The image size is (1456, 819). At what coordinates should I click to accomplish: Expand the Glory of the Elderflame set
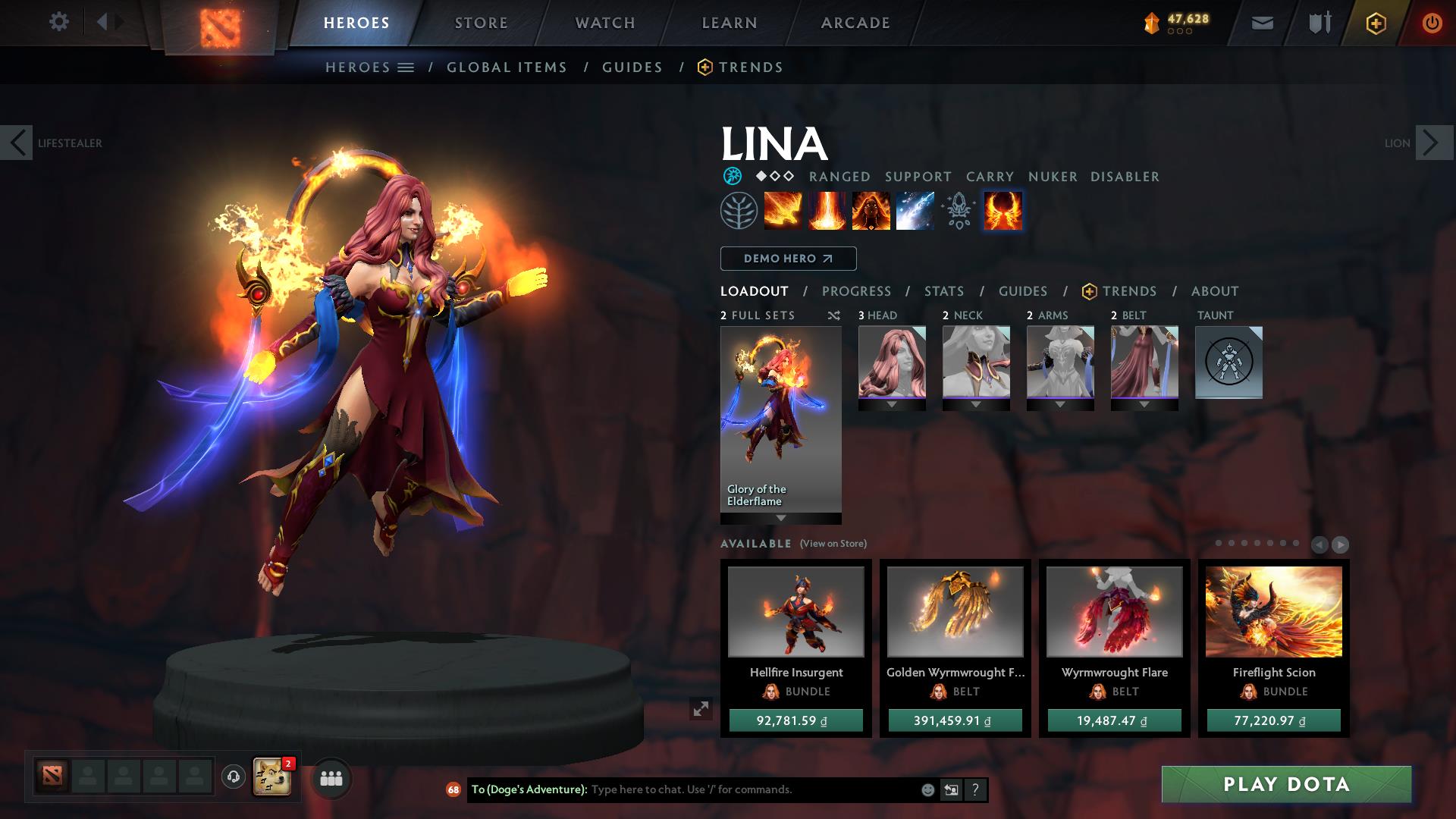[780, 519]
